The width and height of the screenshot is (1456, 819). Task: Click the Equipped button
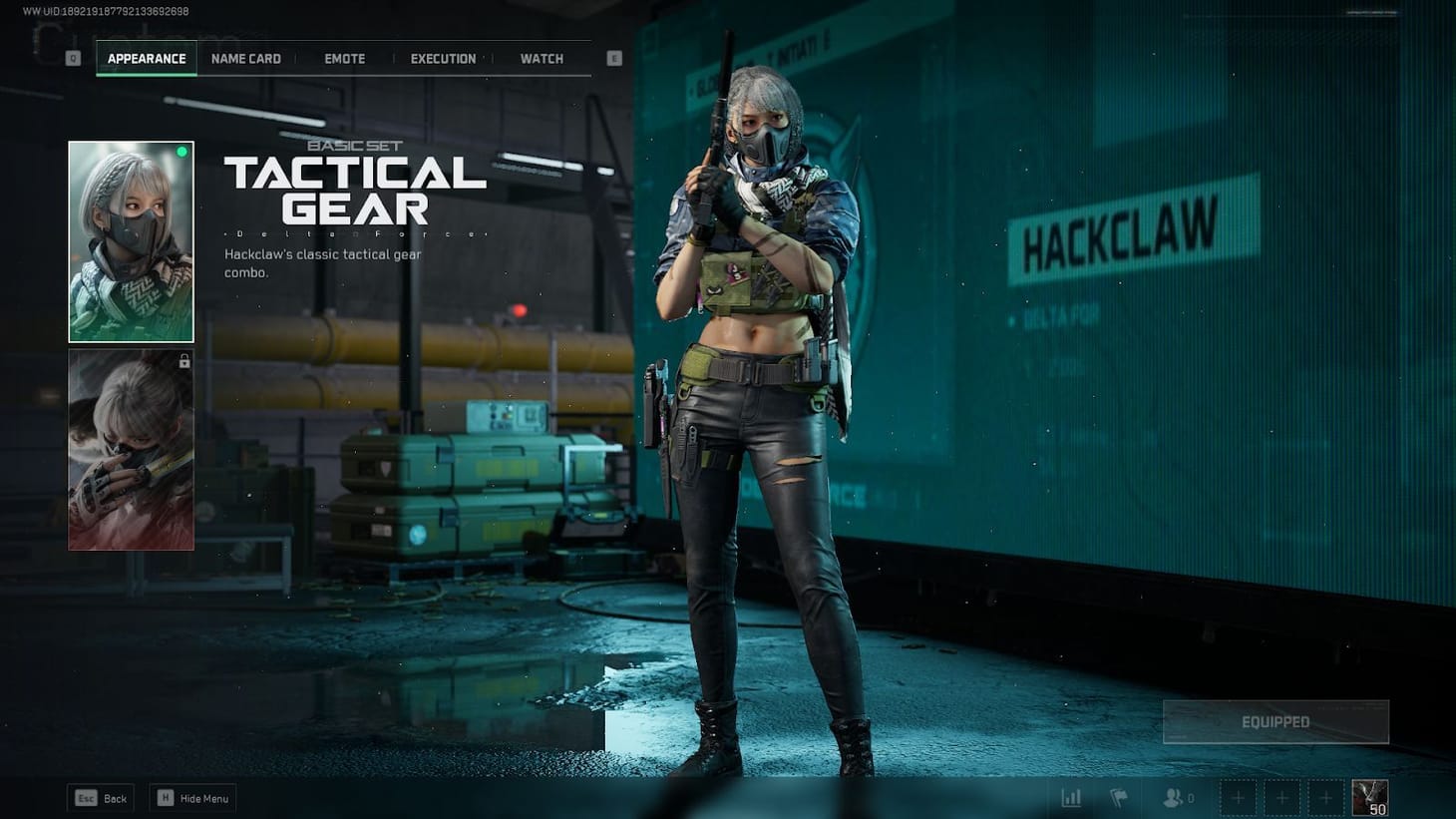point(1275,720)
